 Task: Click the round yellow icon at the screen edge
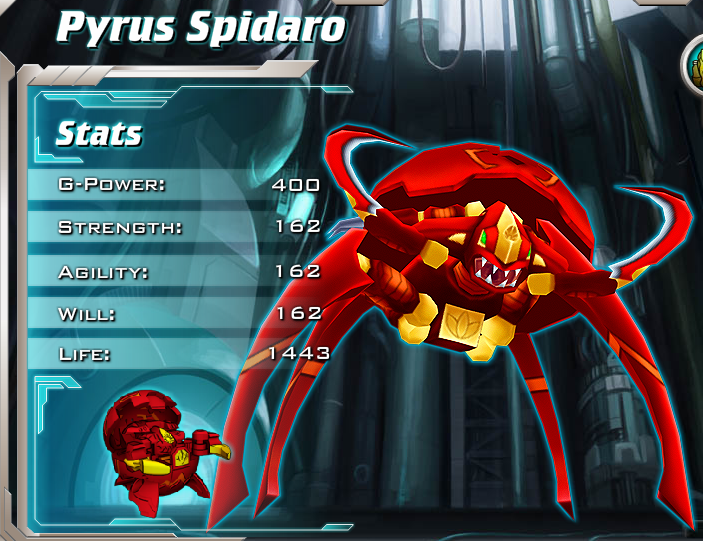[694, 64]
